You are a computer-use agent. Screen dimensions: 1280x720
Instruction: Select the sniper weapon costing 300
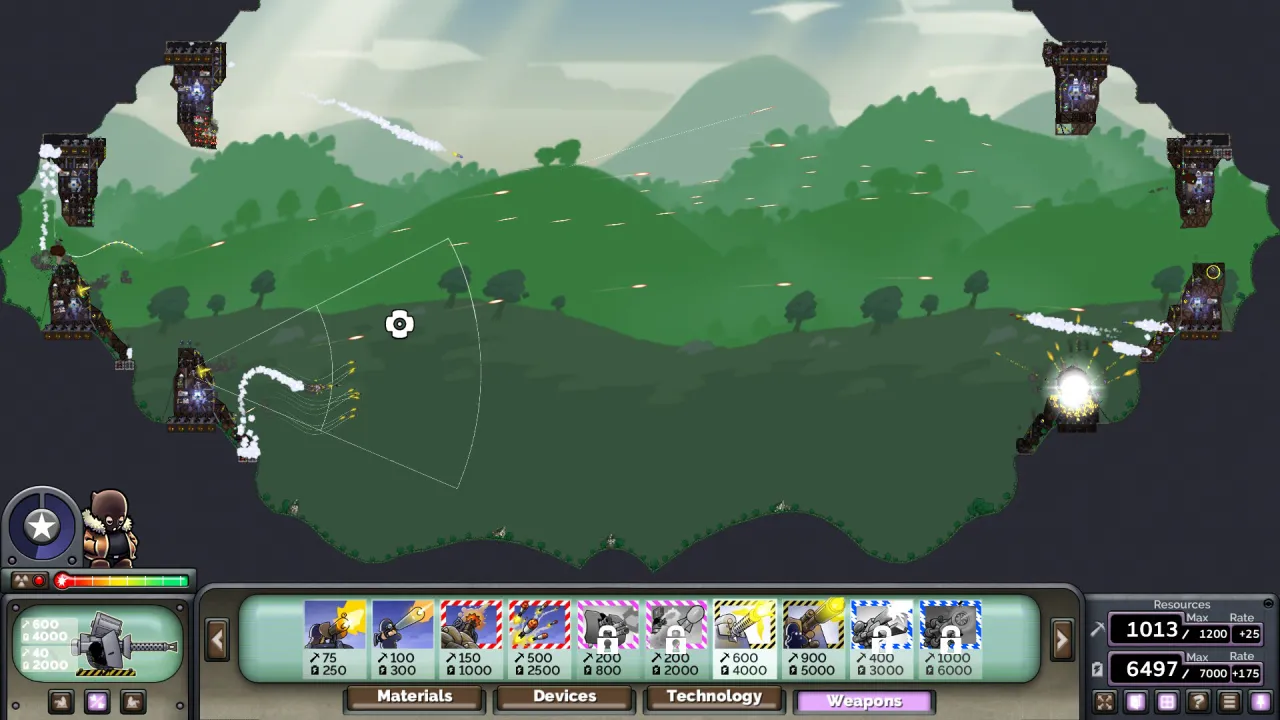pos(403,630)
